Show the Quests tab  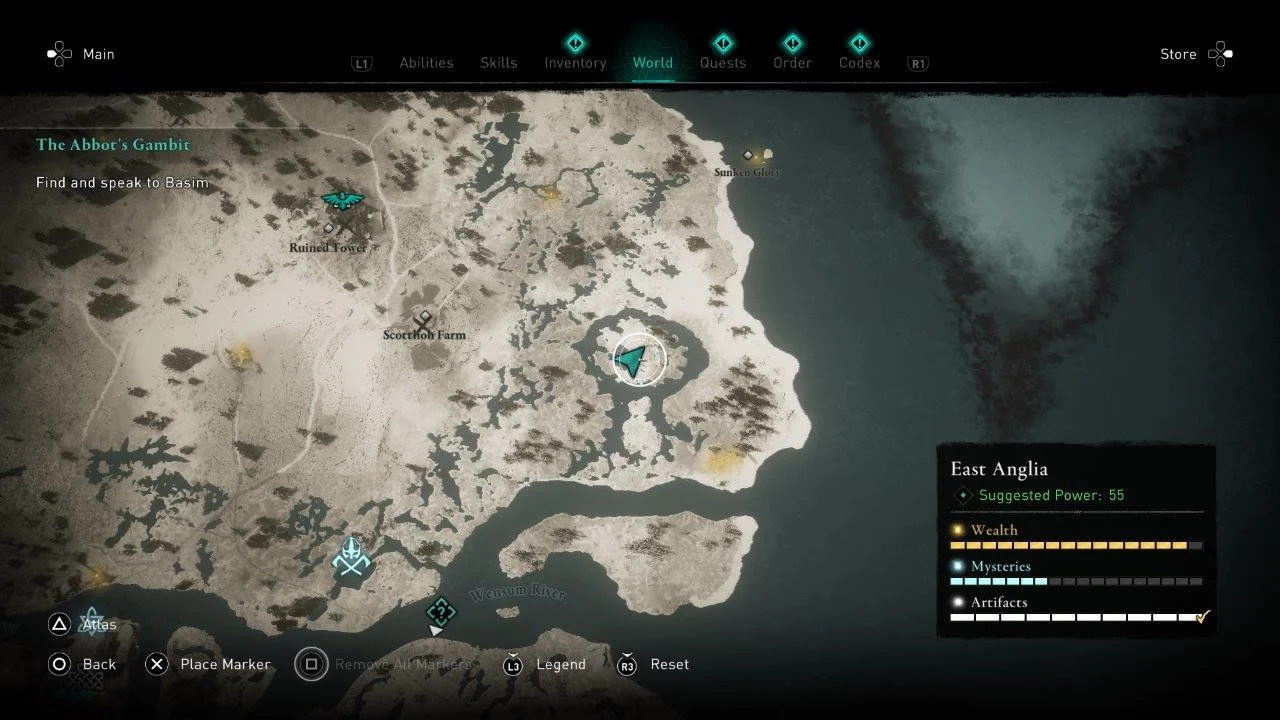tap(722, 63)
